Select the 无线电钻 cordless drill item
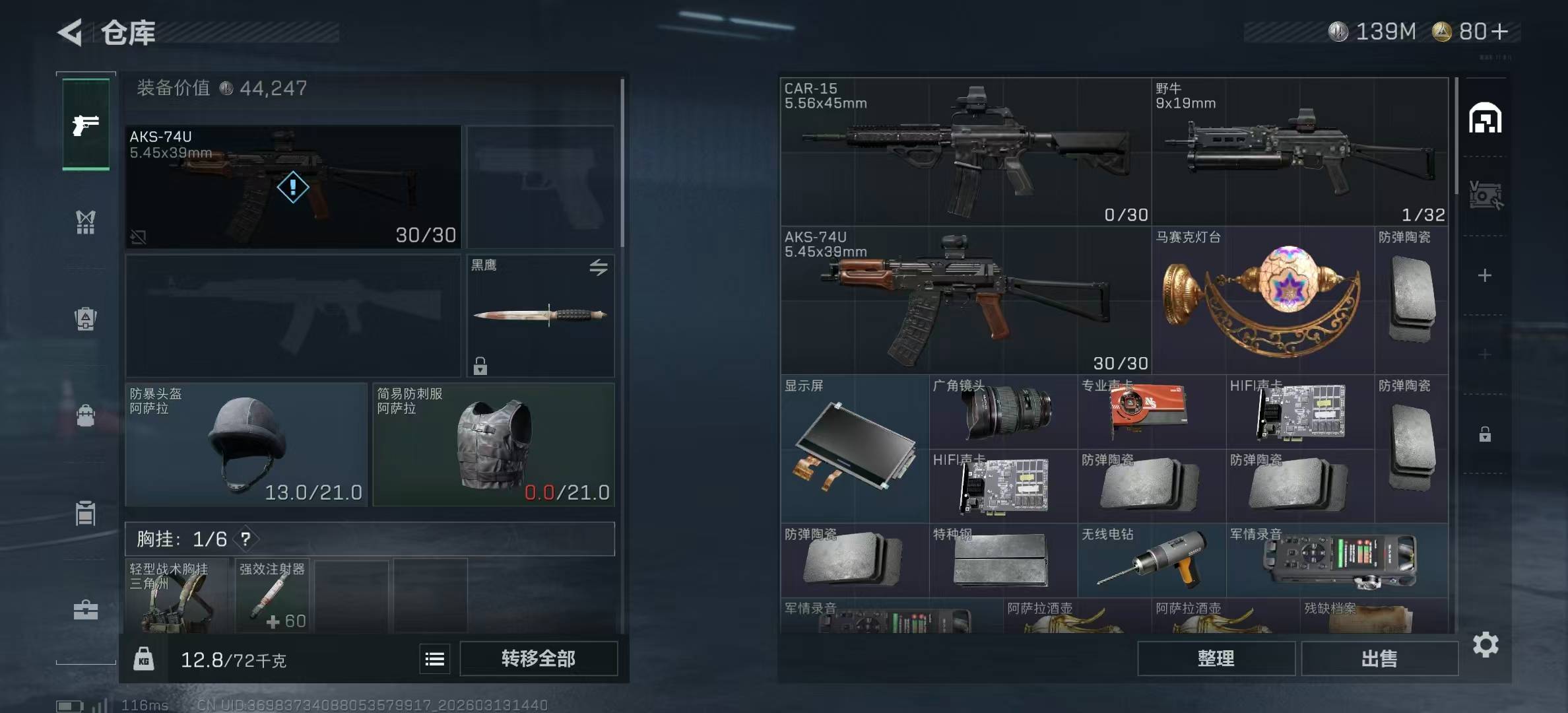The image size is (1568, 713). pos(1151,560)
